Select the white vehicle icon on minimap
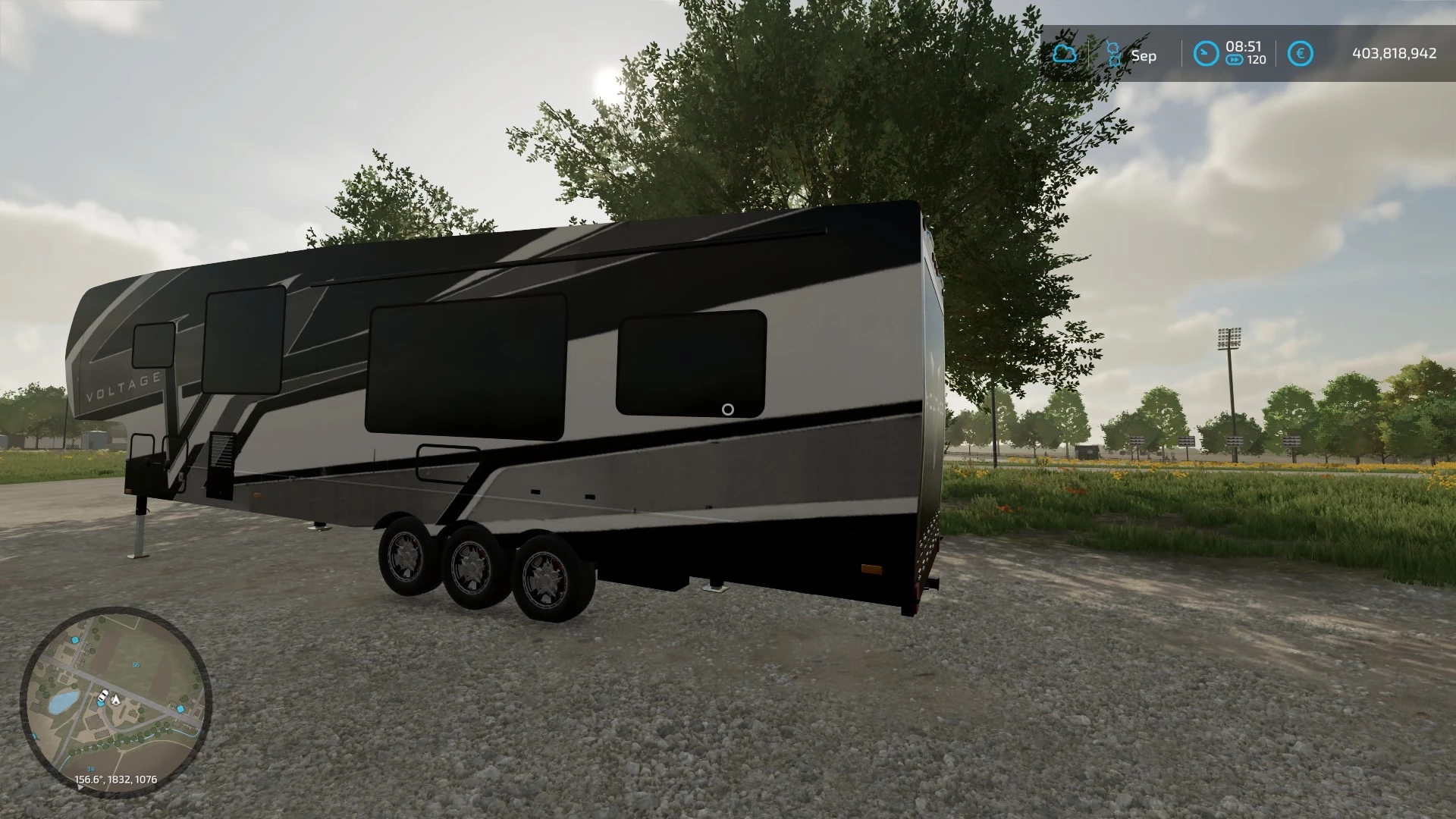The image size is (1456, 819). click(x=104, y=696)
